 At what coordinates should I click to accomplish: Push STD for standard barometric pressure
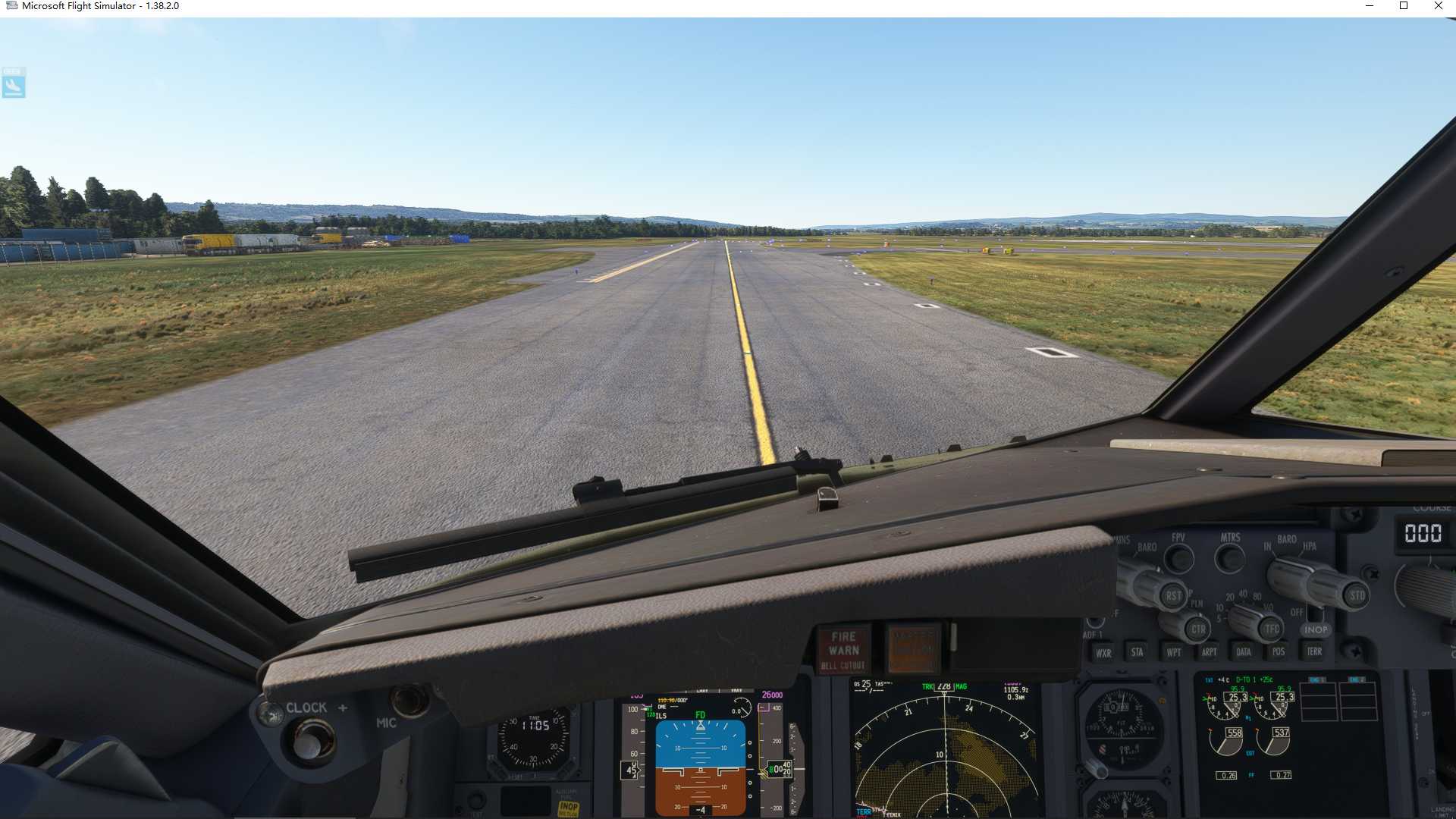(1355, 594)
